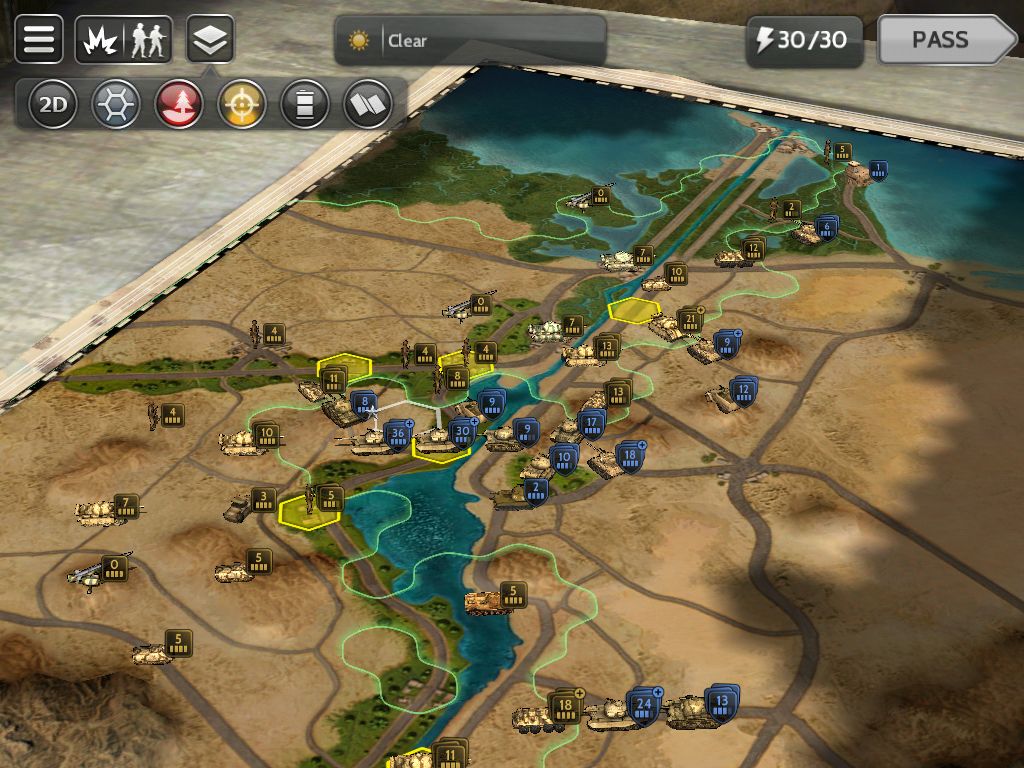Switch the map to 2D view

(x=52, y=104)
